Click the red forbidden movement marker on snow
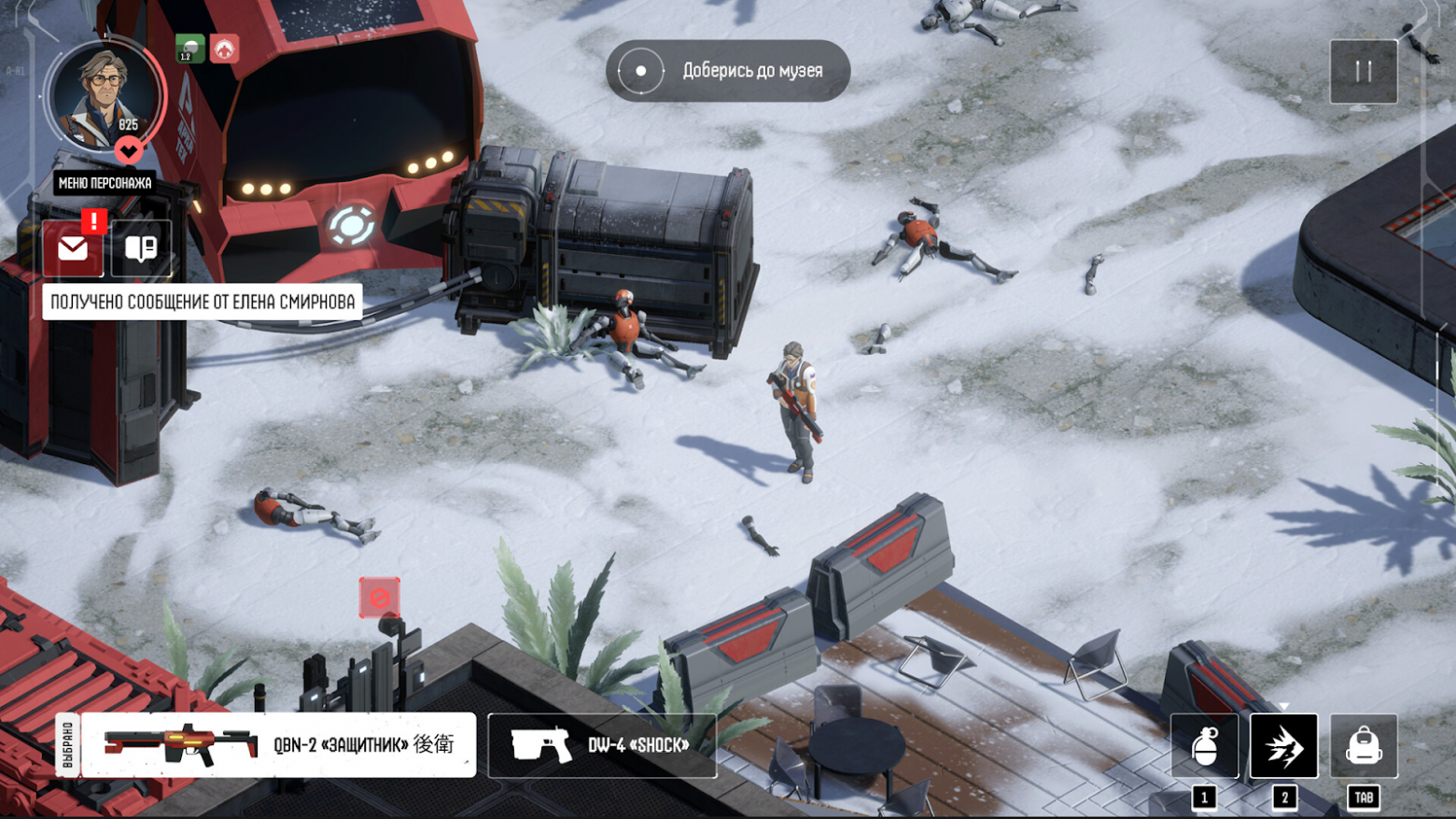Image resolution: width=1456 pixels, height=819 pixels. pos(380,595)
